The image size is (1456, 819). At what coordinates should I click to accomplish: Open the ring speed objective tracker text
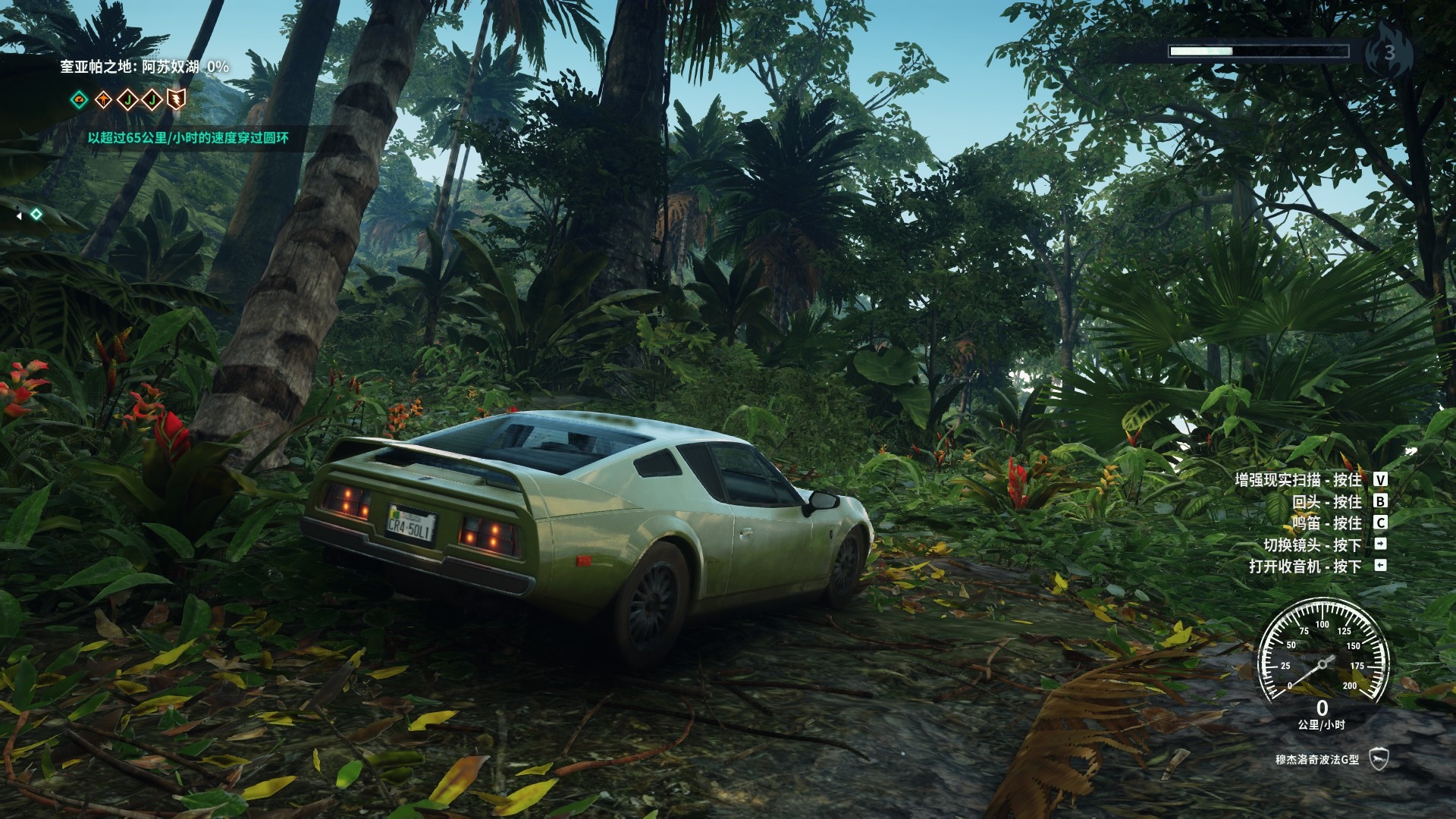188,138
